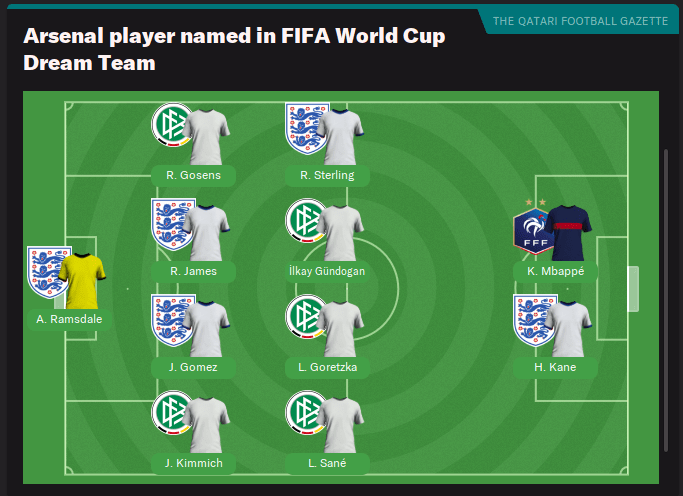
Task: Select striker H. Kane
Action: (x=554, y=367)
